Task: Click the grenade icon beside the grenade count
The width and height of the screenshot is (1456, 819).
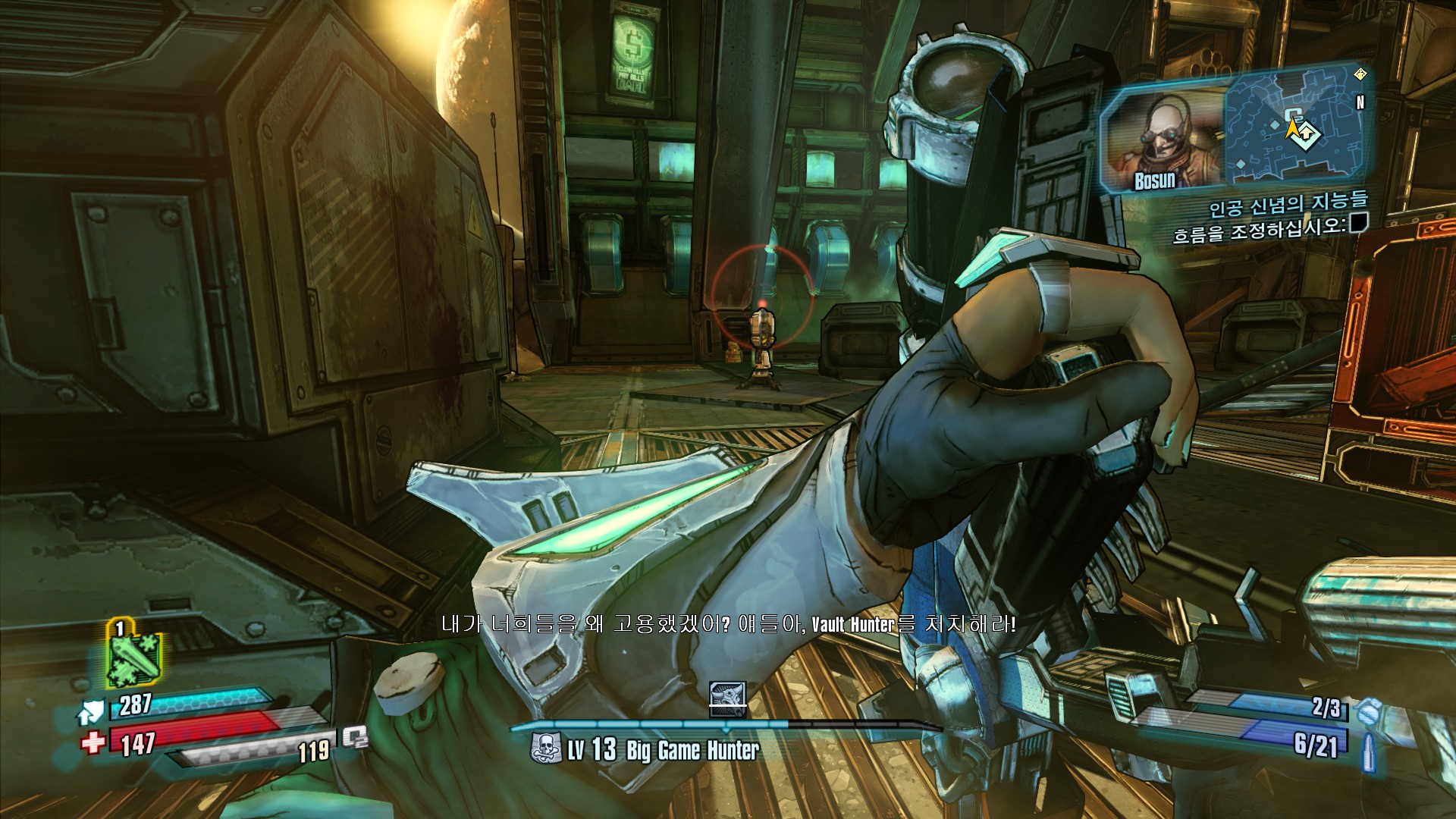Action: (1367, 712)
